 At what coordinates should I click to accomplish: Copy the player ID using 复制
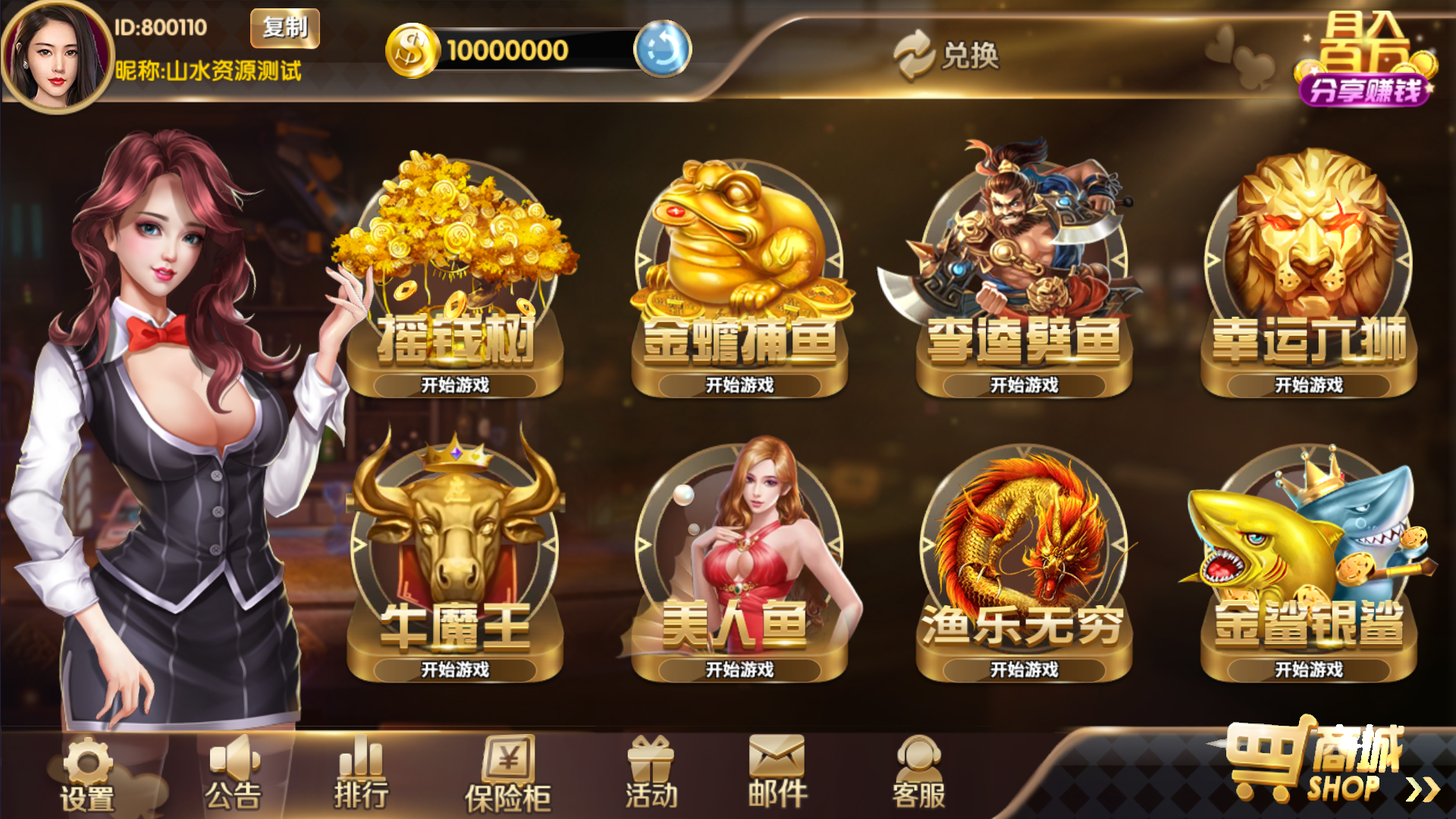(284, 29)
